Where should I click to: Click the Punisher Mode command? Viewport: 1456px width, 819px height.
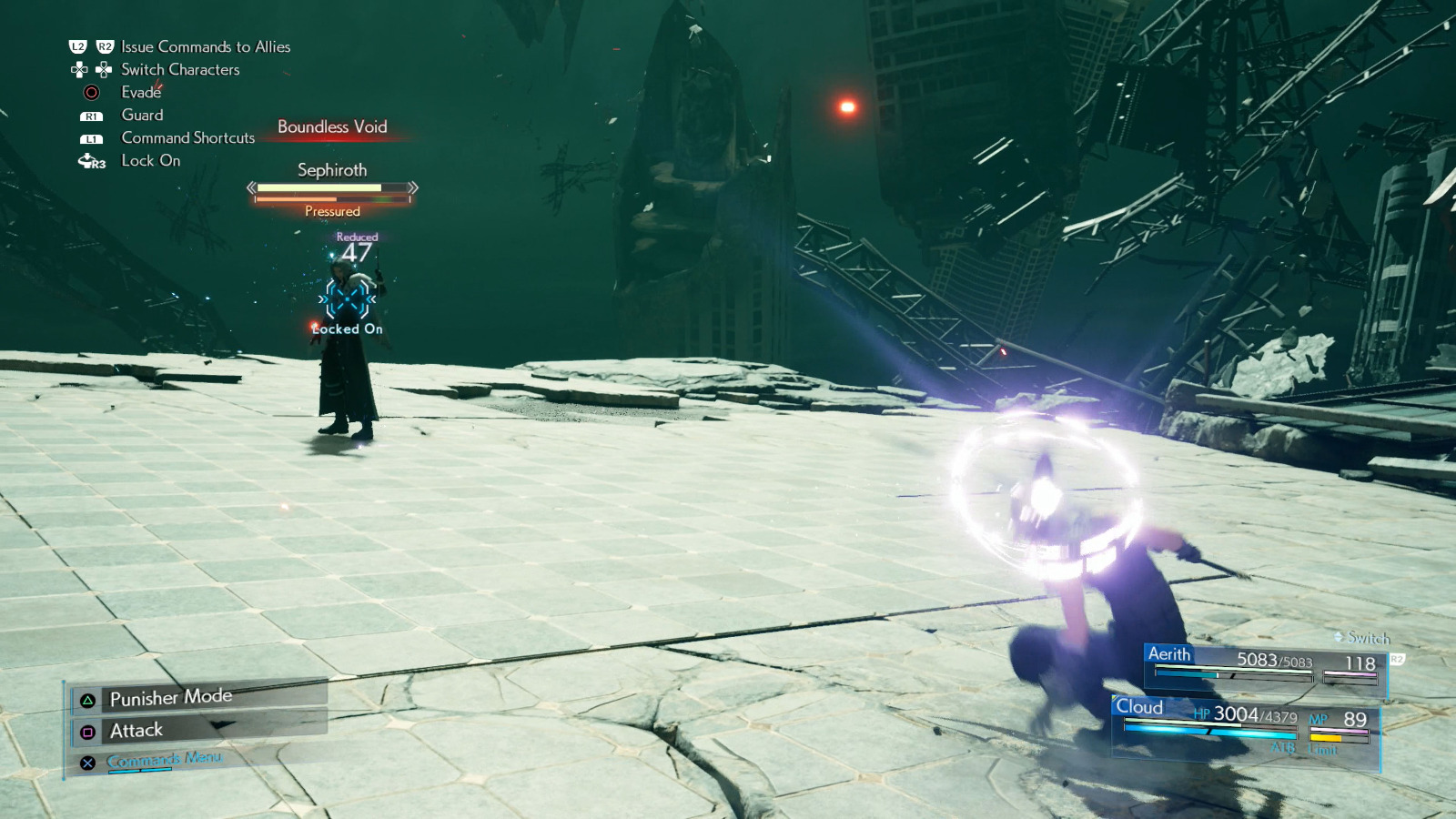coord(169,697)
